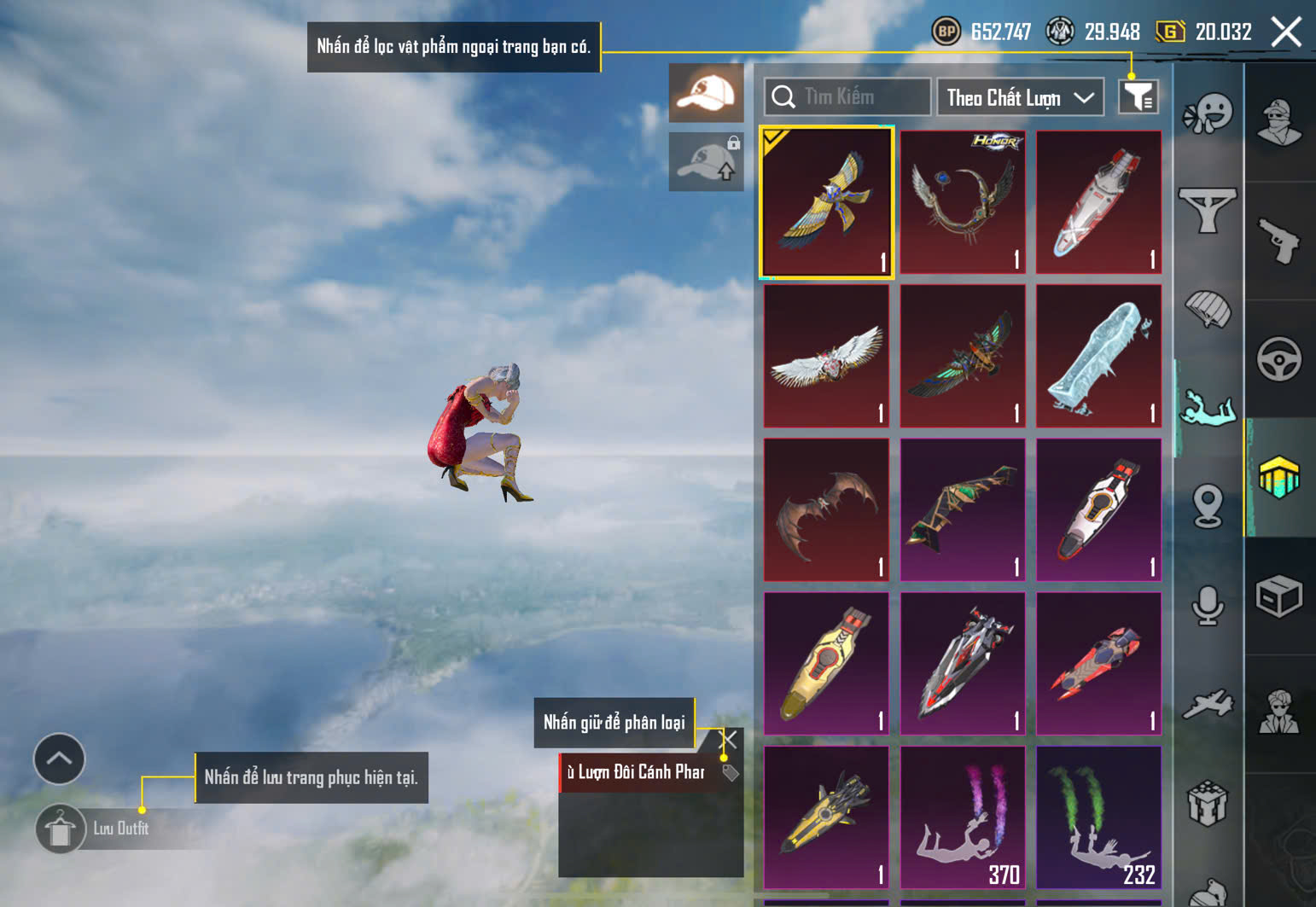Open the microphone voice category tab
Viewport: 1316px width, 907px height.
click(1208, 605)
